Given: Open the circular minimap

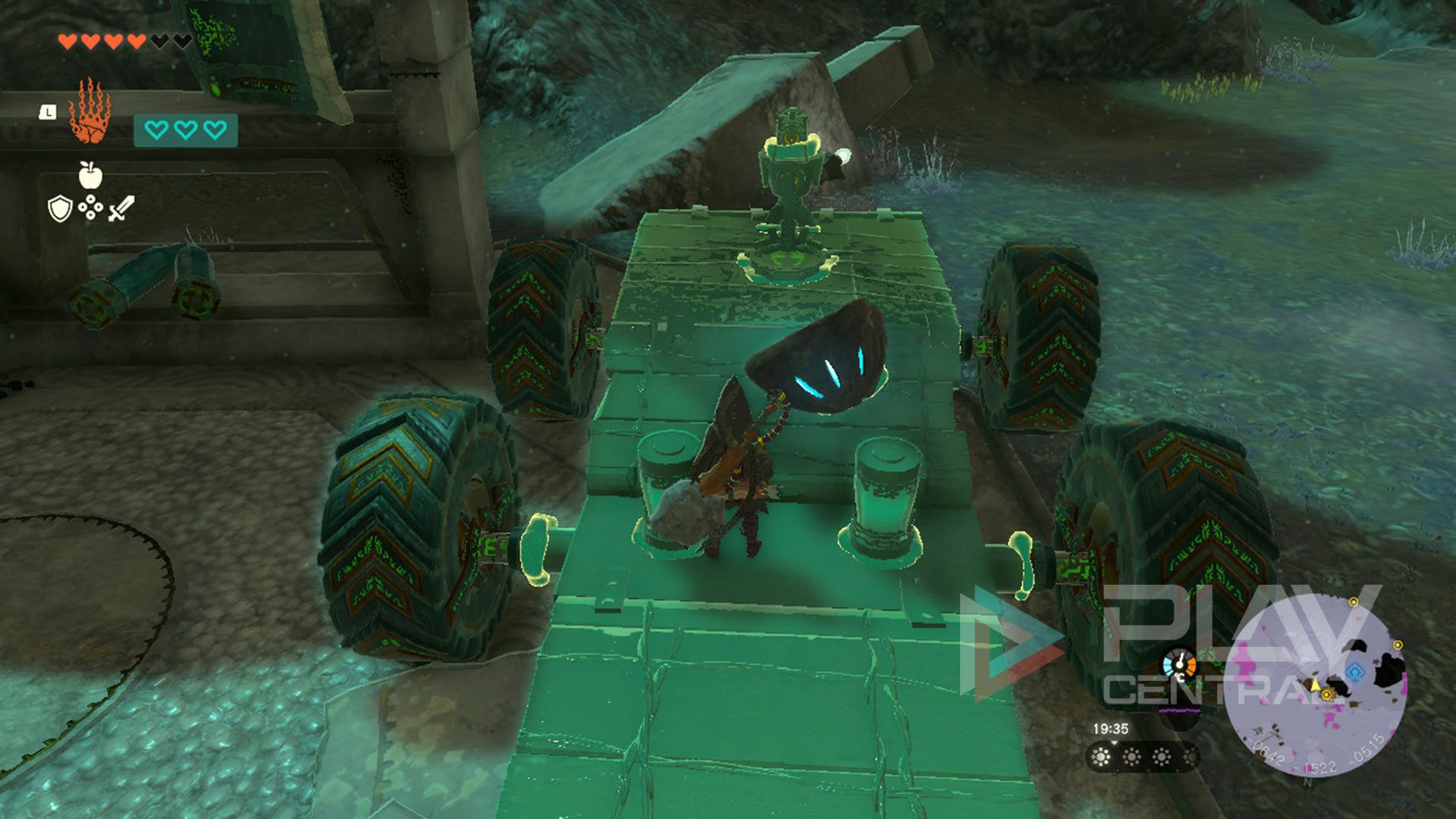Looking at the screenshot, I should 1316,686.
